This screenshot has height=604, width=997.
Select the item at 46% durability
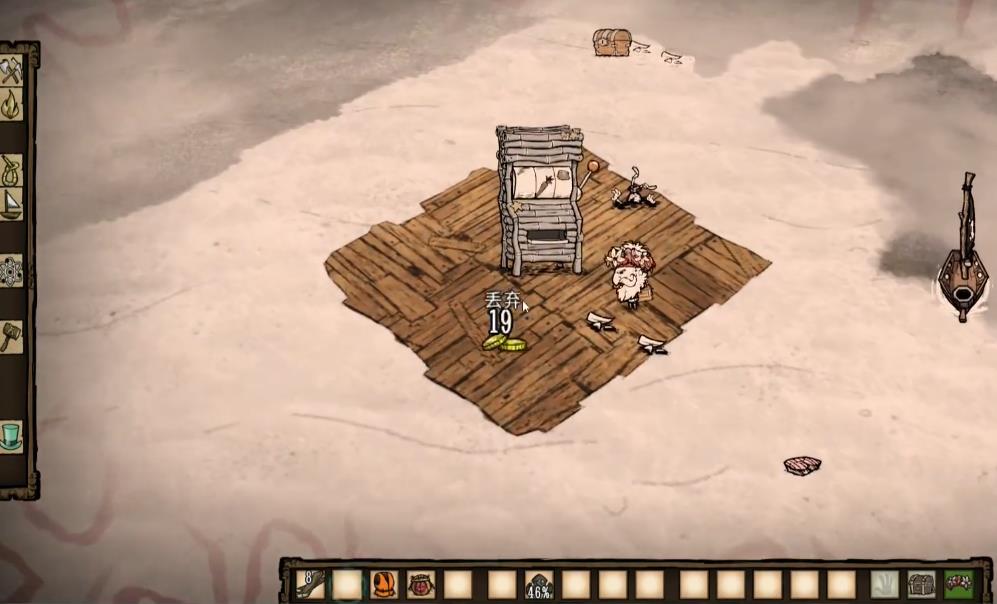[539, 584]
